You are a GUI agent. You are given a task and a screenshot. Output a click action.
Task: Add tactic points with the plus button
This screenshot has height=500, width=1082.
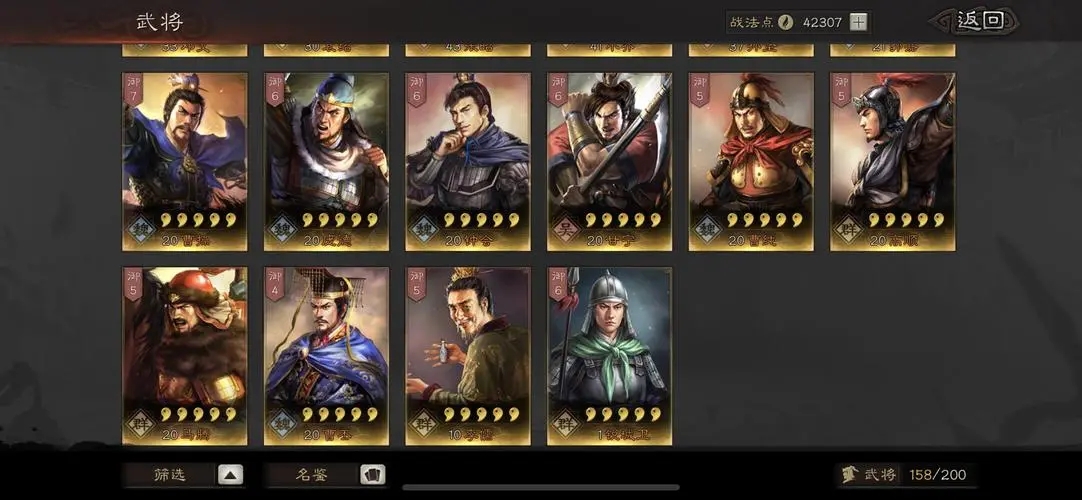tap(859, 22)
